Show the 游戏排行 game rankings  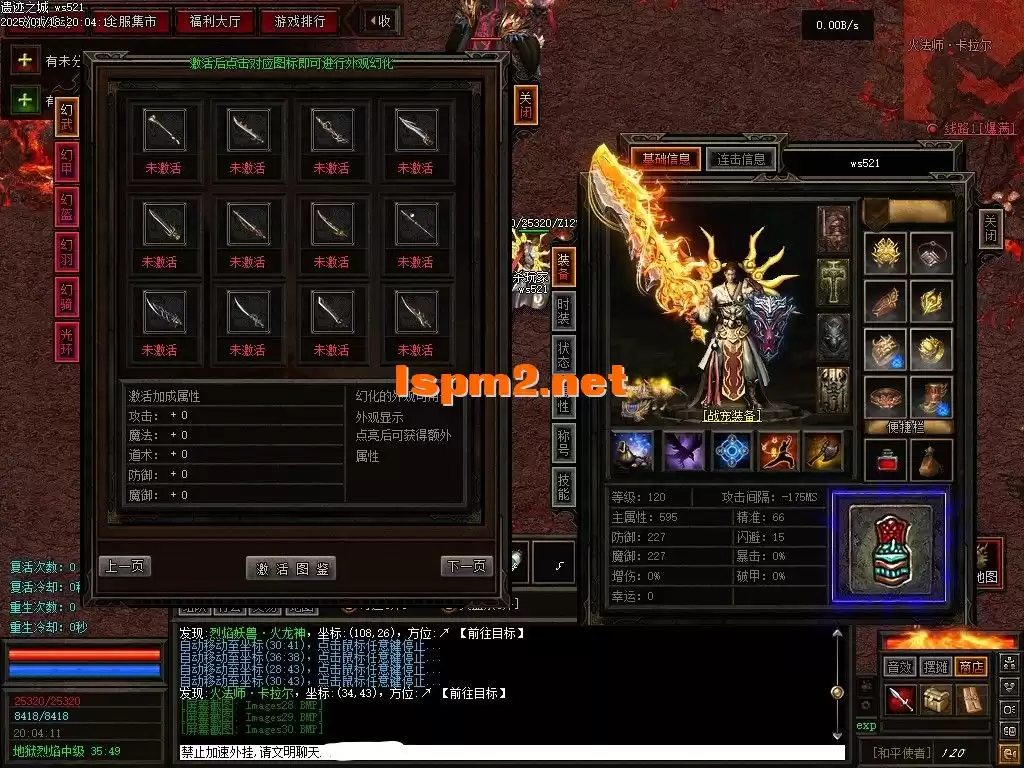click(299, 21)
